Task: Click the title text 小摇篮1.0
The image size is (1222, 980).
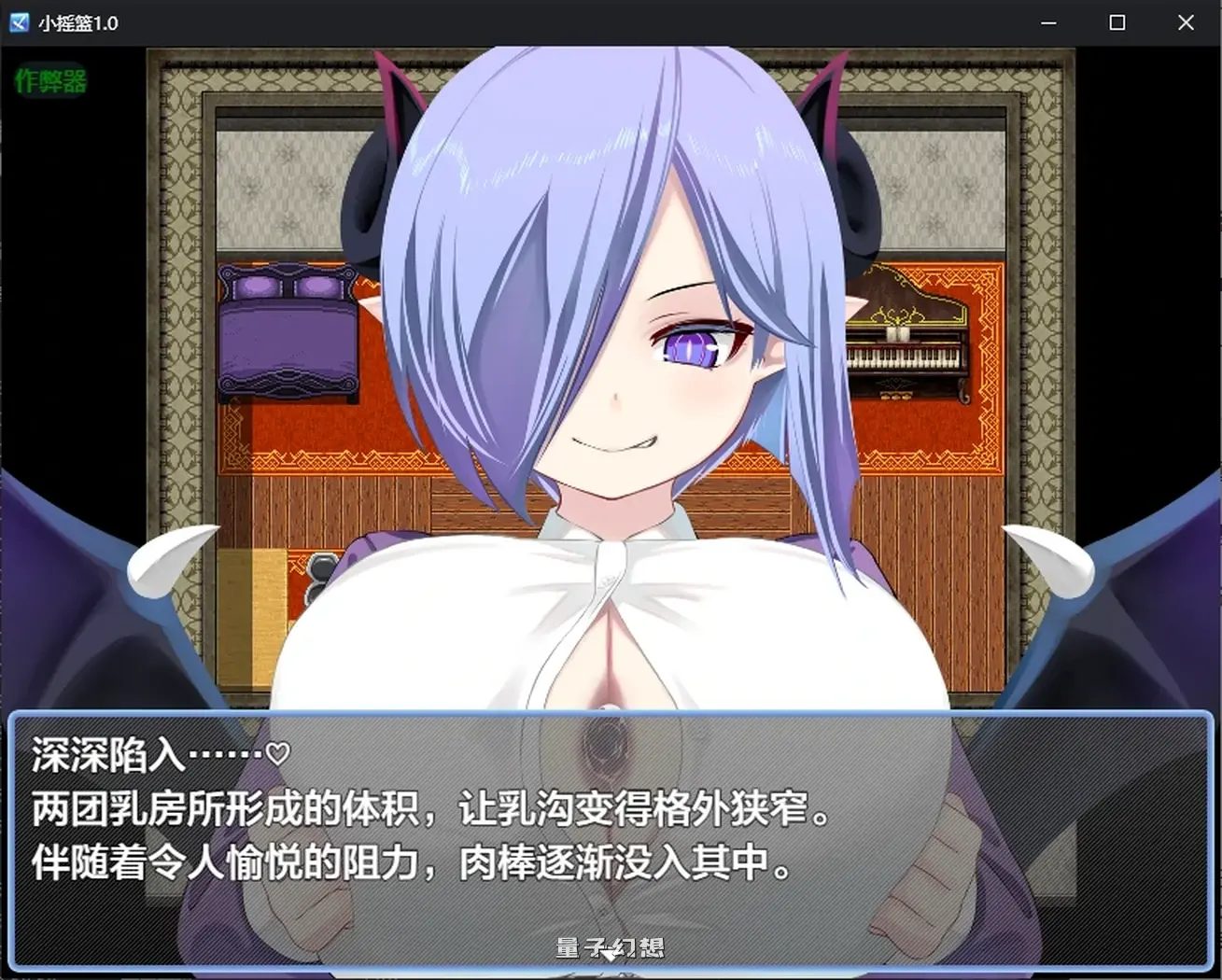Action: click(x=79, y=21)
